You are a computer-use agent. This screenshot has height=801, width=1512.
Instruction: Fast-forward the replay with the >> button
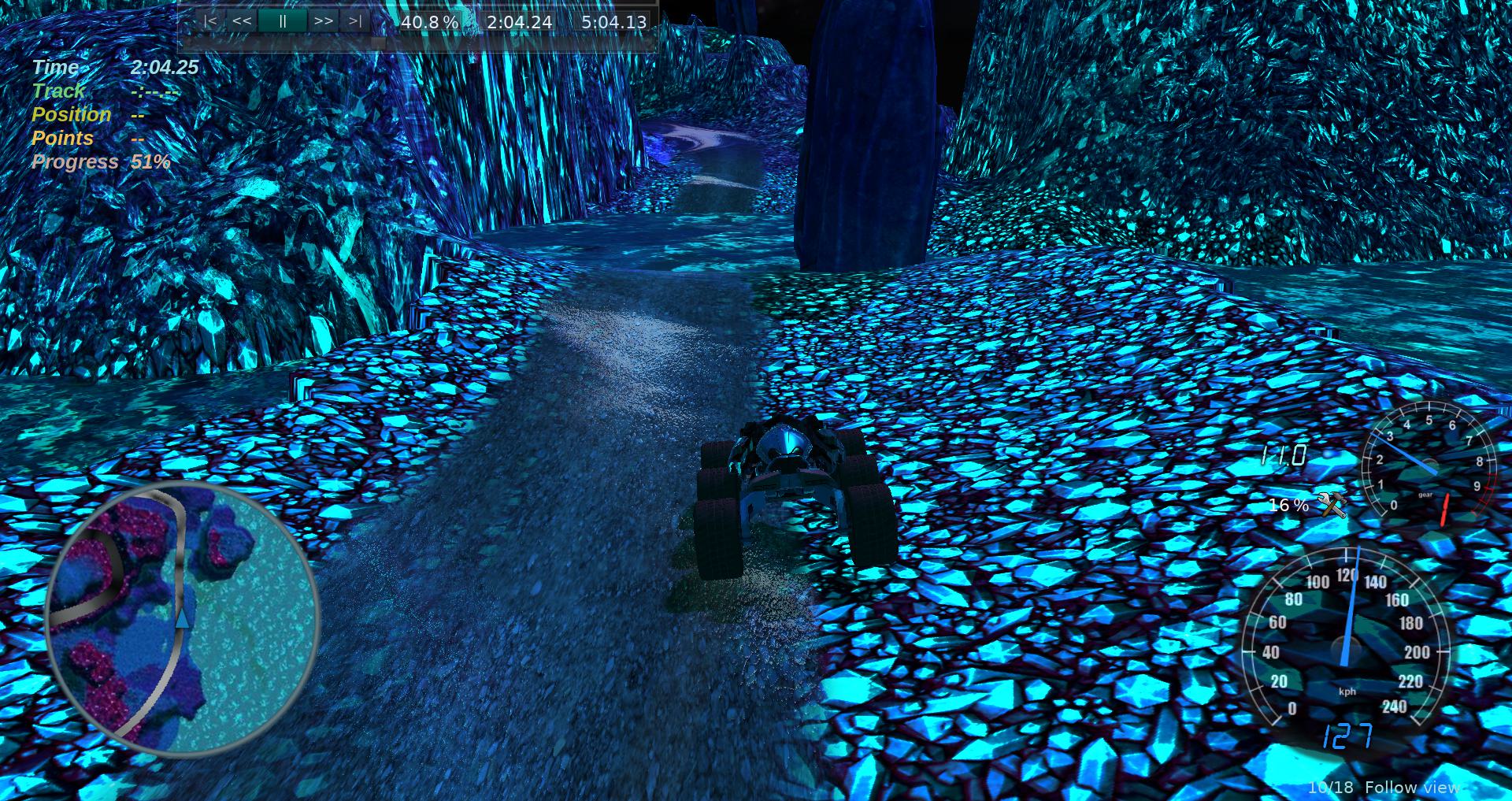click(323, 21)
